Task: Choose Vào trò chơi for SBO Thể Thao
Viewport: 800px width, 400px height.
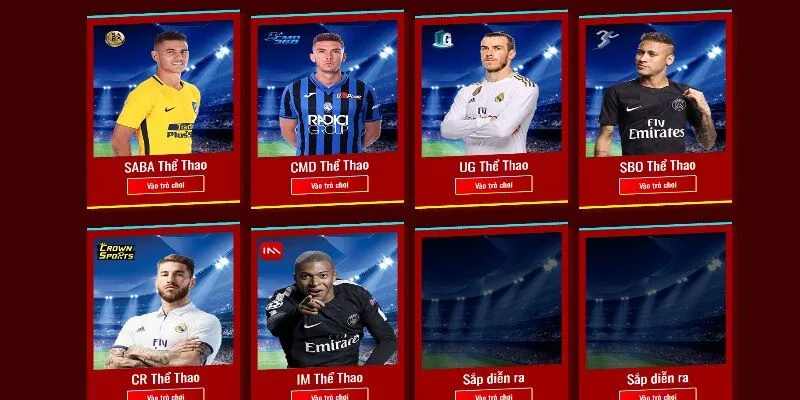Action: (x=657, y=186)
